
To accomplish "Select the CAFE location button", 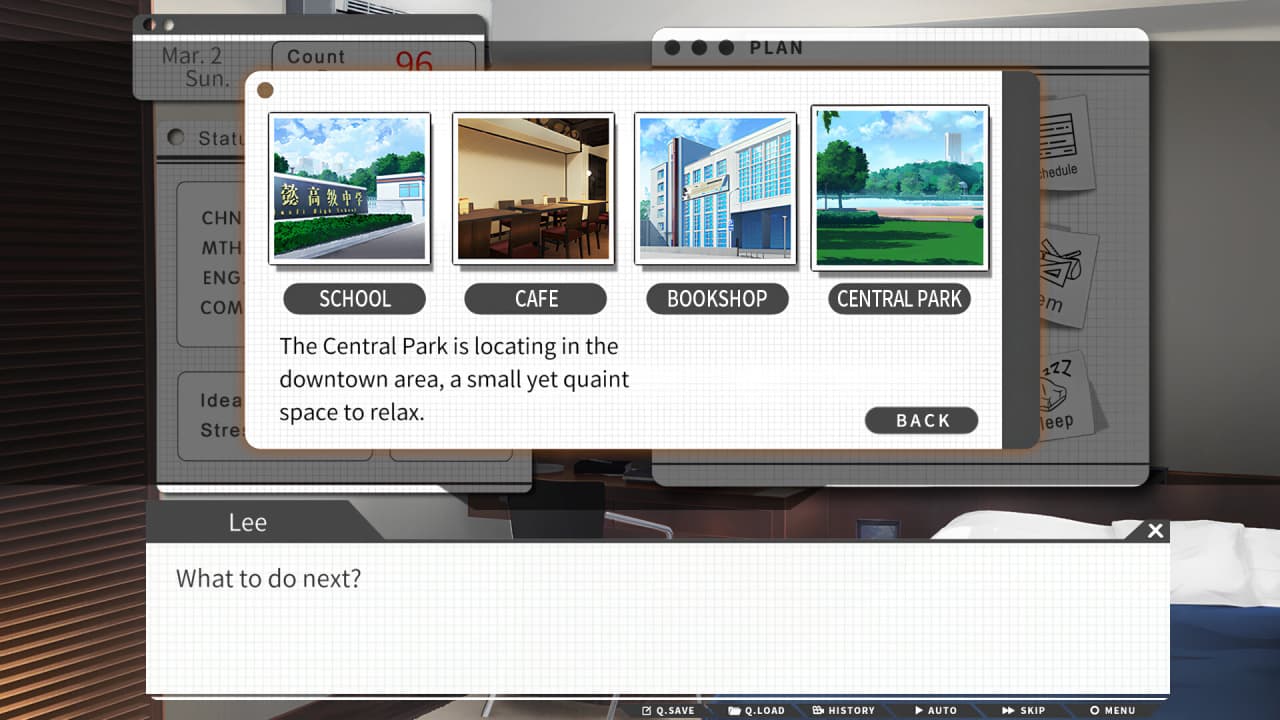I will click(x=536, y=299).
